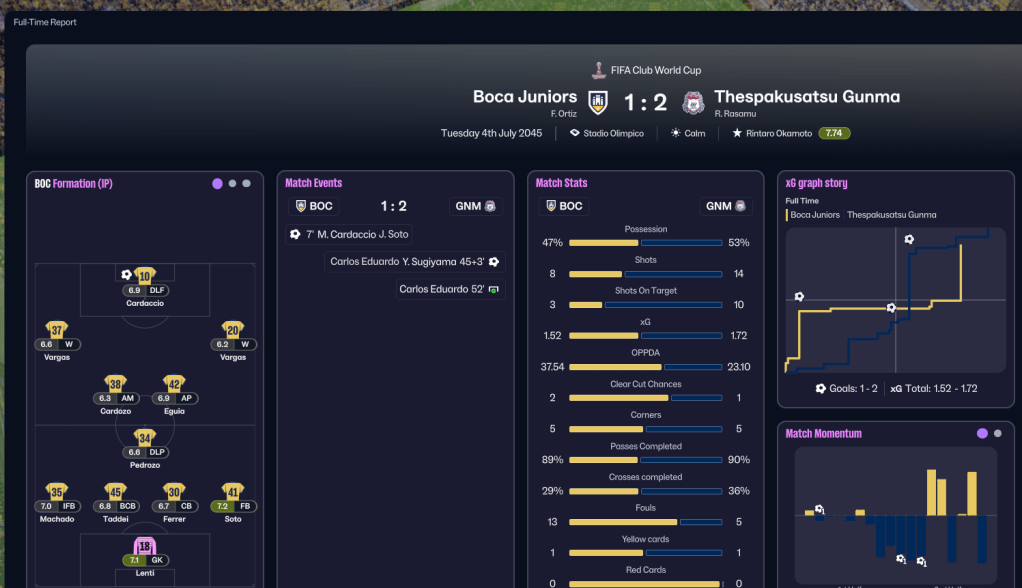Pick Taddei's number 45 shirt
The height and width of the screenshot is (588, 1022).
(x=116, y=492)
